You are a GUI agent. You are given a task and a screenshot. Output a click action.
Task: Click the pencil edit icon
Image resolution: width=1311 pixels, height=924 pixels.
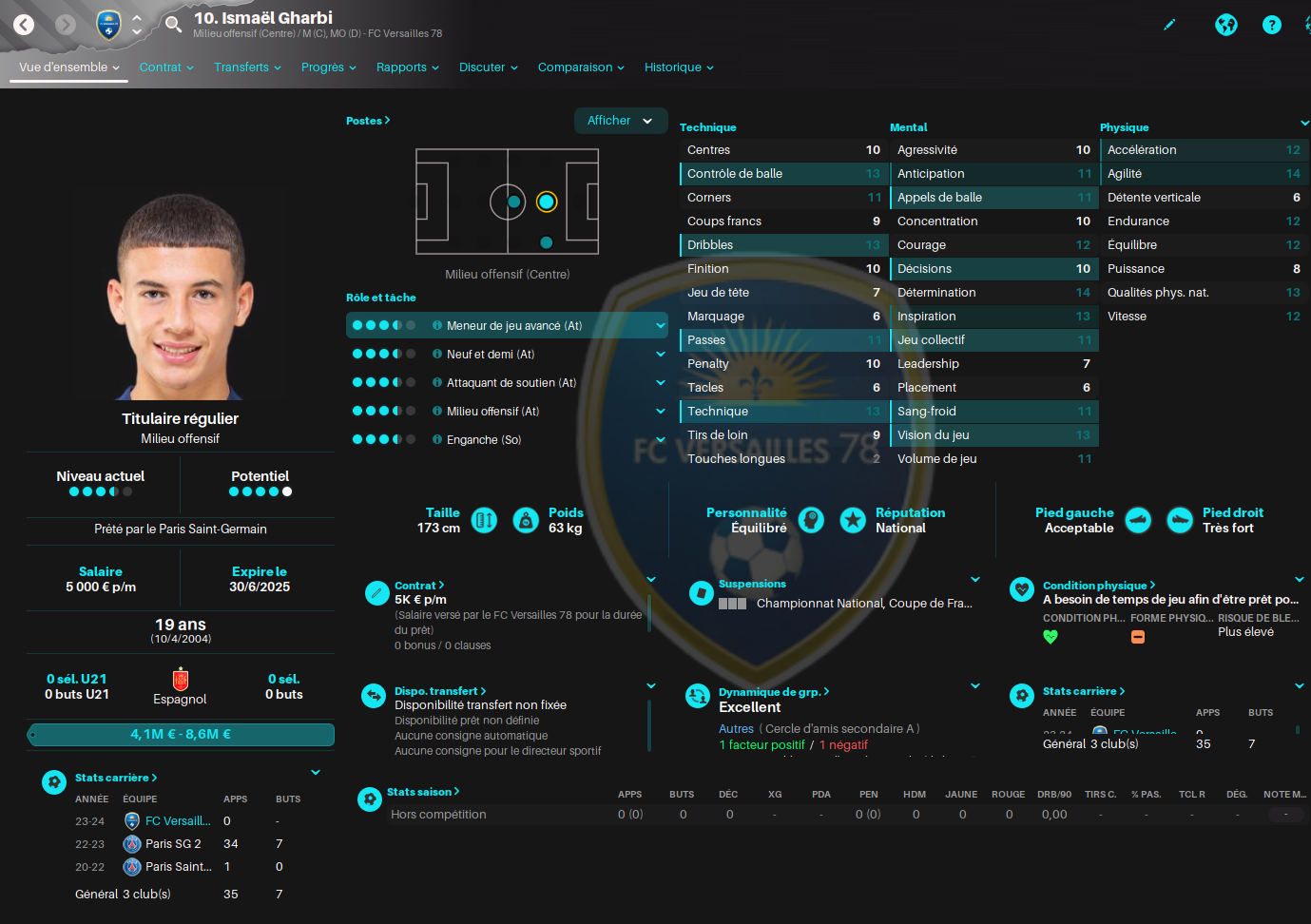(x=1169, y=25)
